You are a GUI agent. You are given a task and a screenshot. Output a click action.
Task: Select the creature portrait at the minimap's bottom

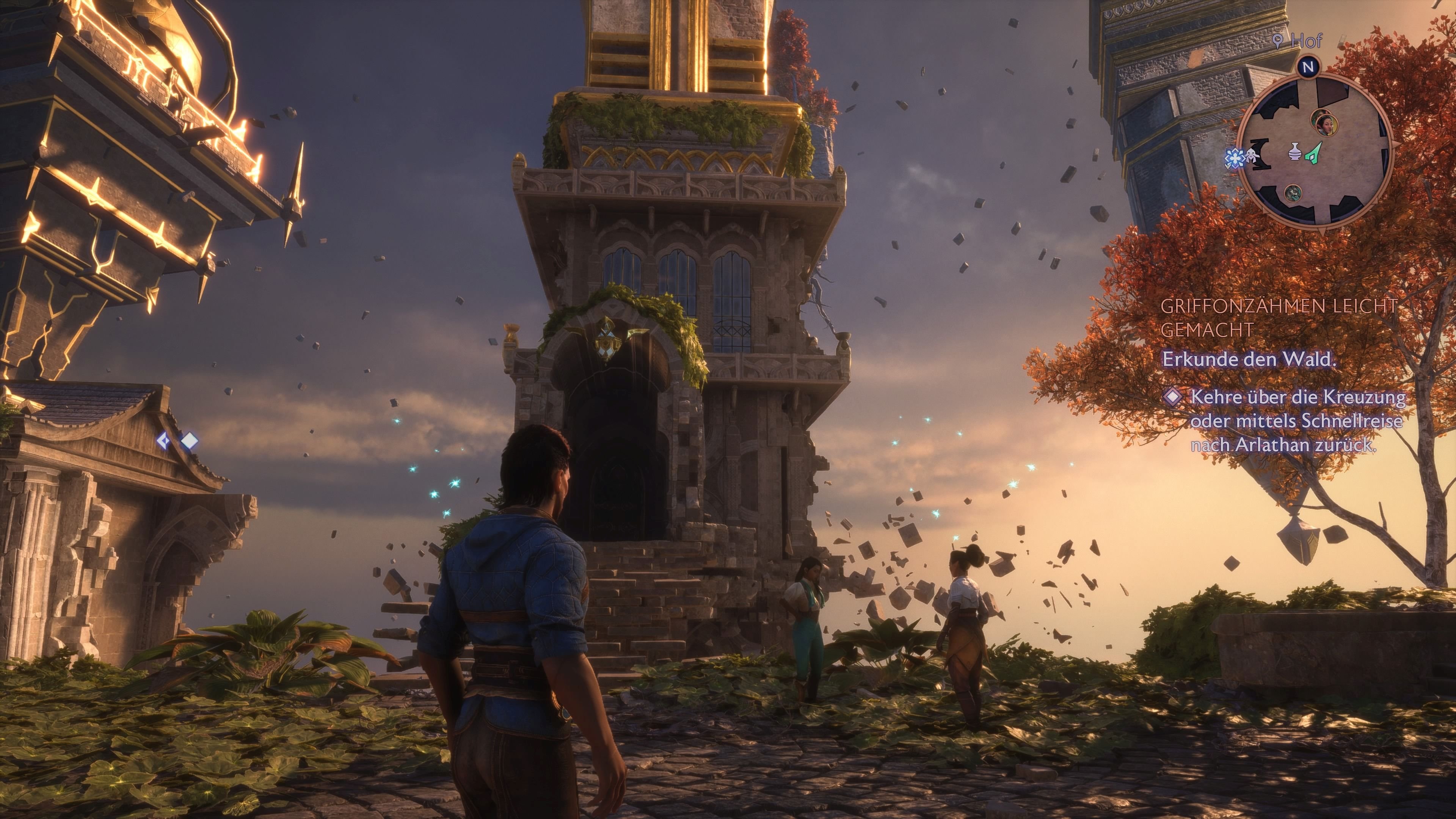(1294, 194)
